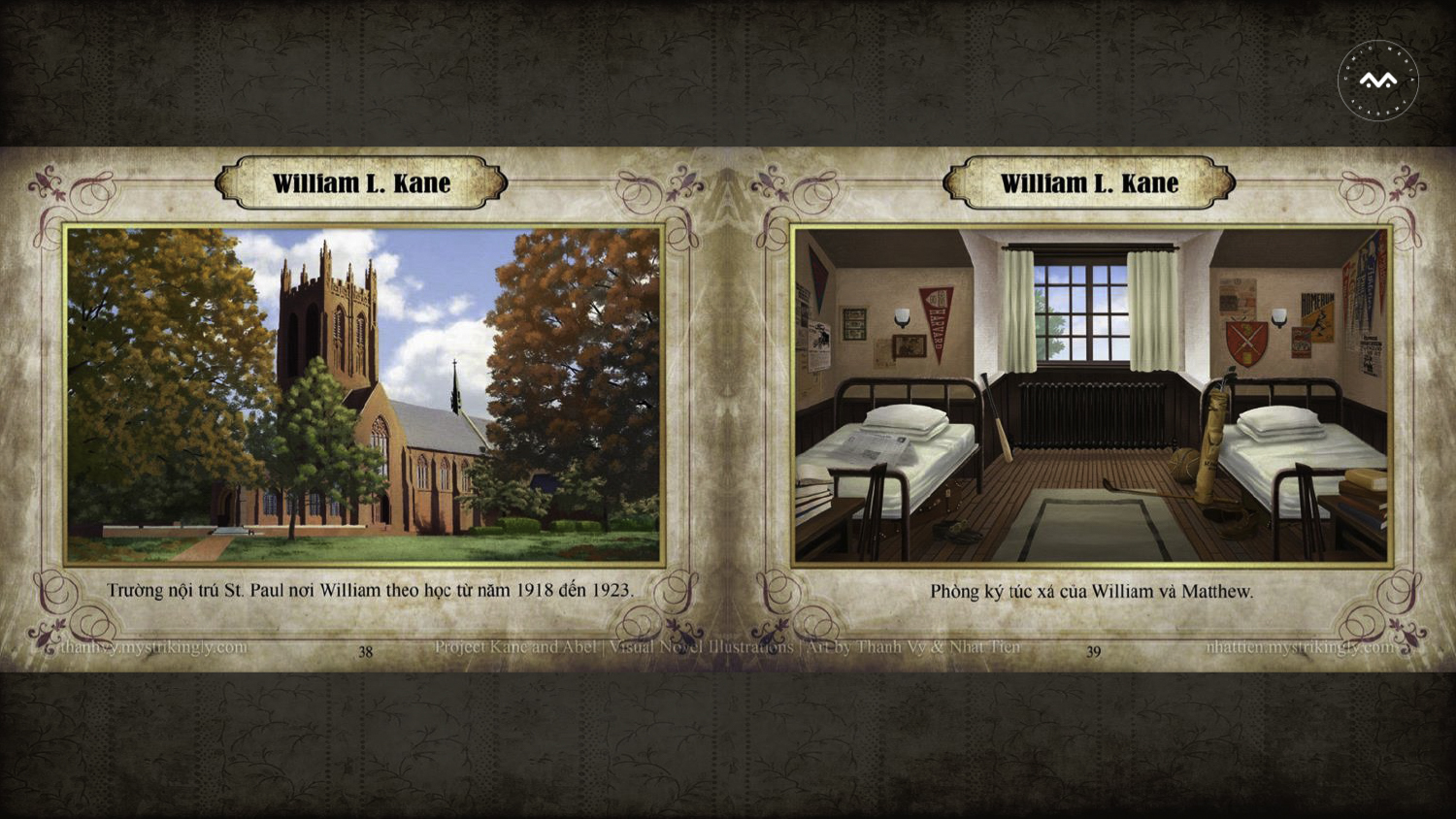Image resolution: width=1456 pixels, height=819 pixels.
Task: Open the St. Paul school illustration
Action: tap(364, 395)
